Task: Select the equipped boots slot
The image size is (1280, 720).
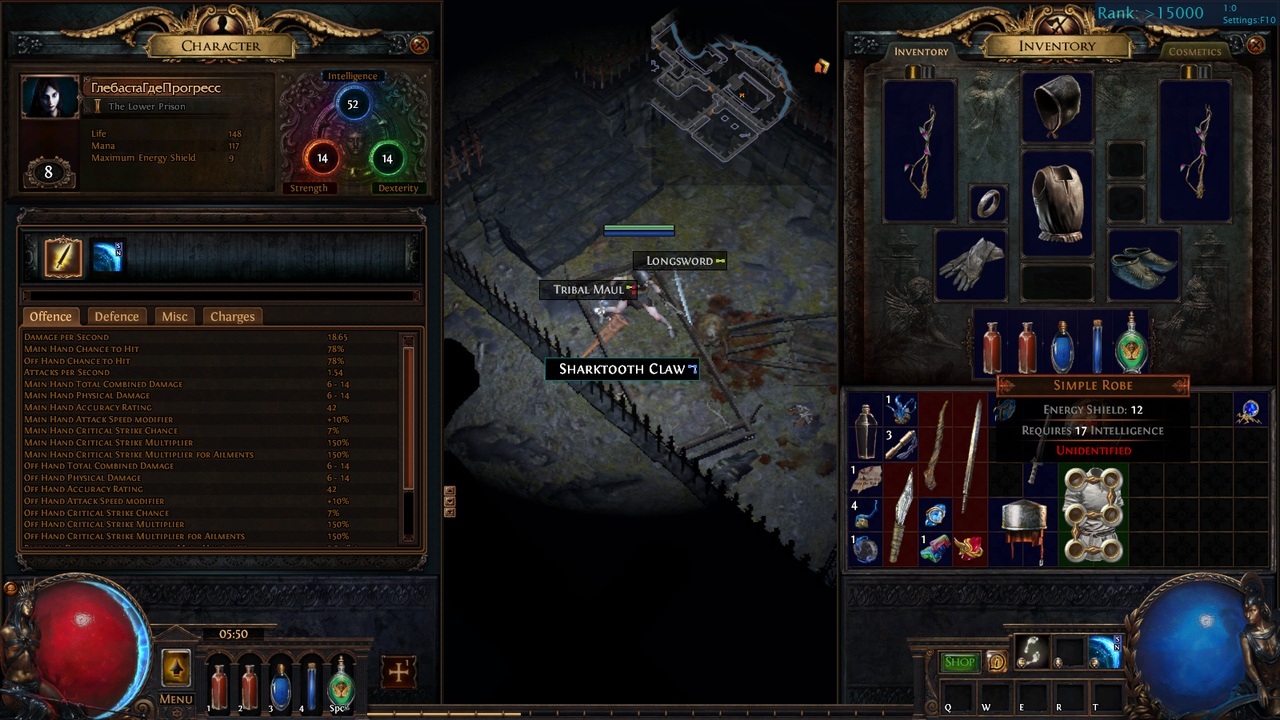Action: tap(1144, 264)
